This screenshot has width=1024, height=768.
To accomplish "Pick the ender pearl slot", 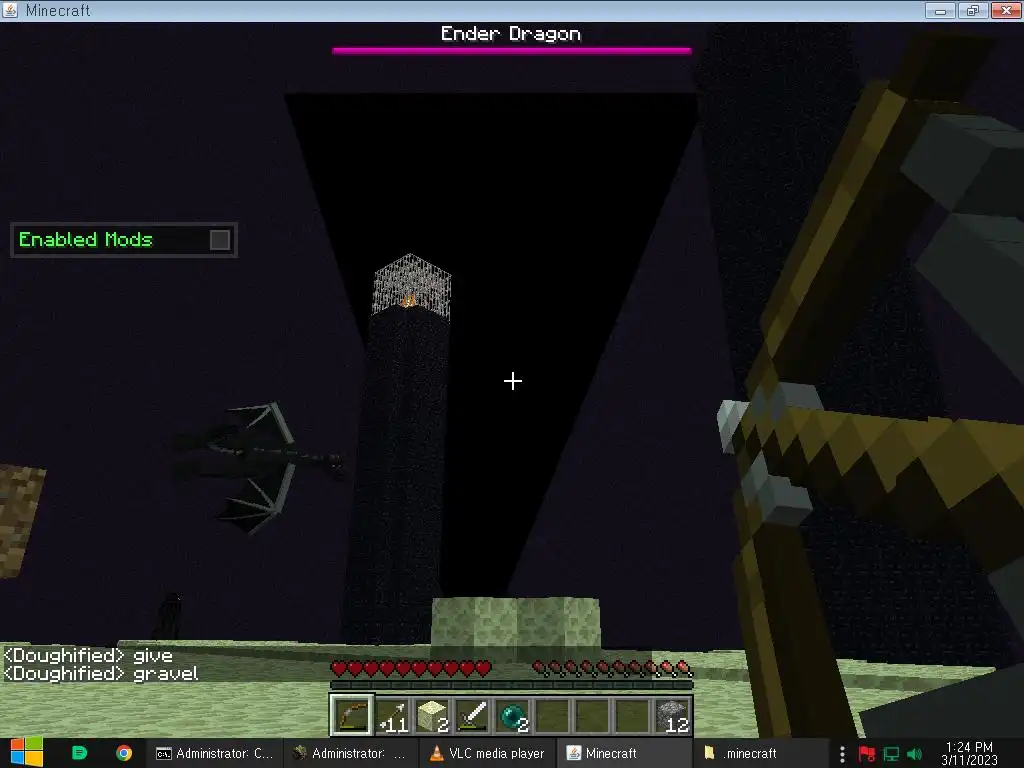I will pyautogui.click(x=512, y=715).
